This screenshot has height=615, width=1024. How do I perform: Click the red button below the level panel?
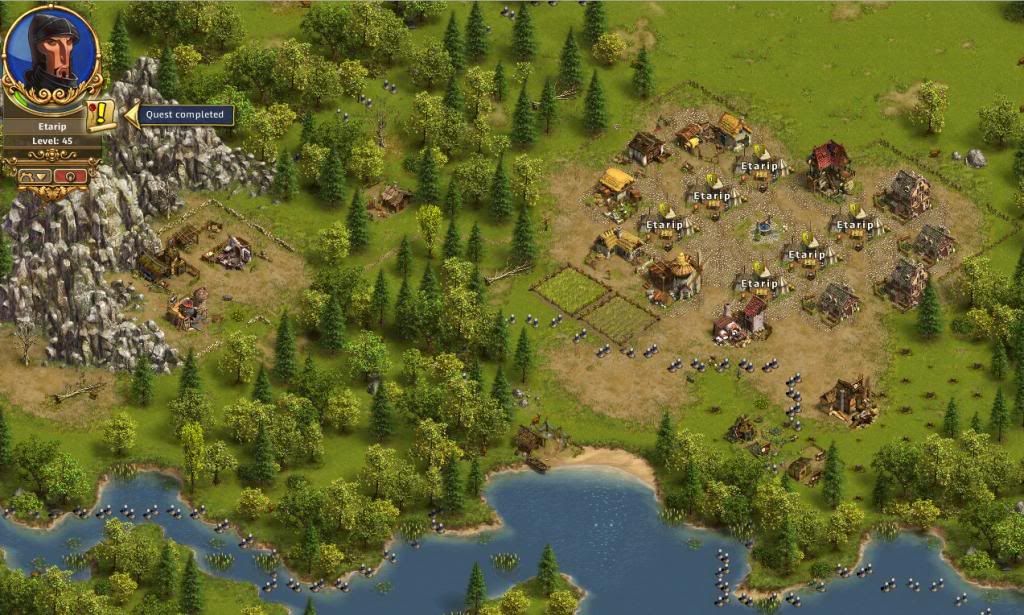click(x=70, y=176)
